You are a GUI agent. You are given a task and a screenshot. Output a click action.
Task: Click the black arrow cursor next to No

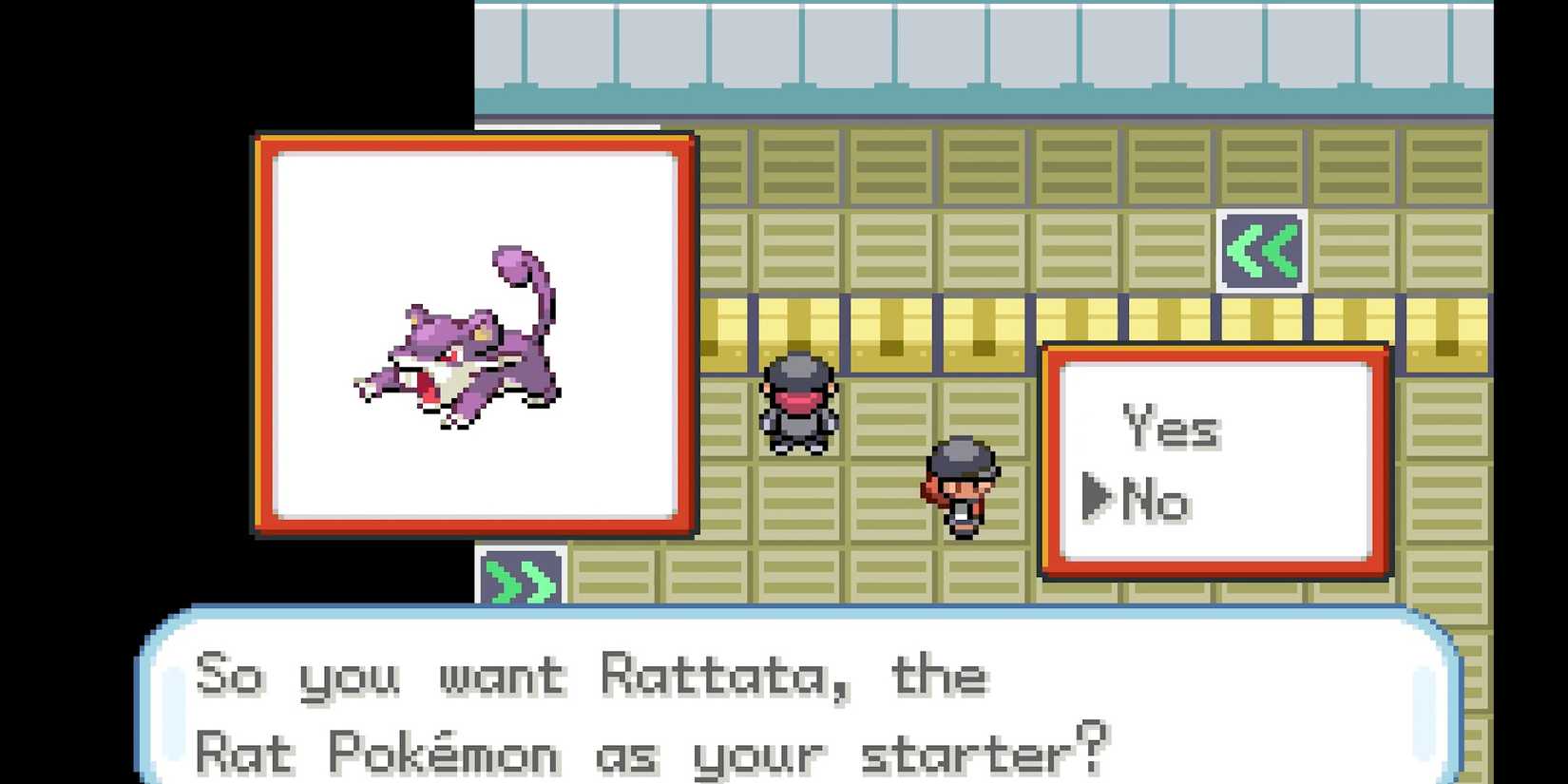tap(1100, 495)
